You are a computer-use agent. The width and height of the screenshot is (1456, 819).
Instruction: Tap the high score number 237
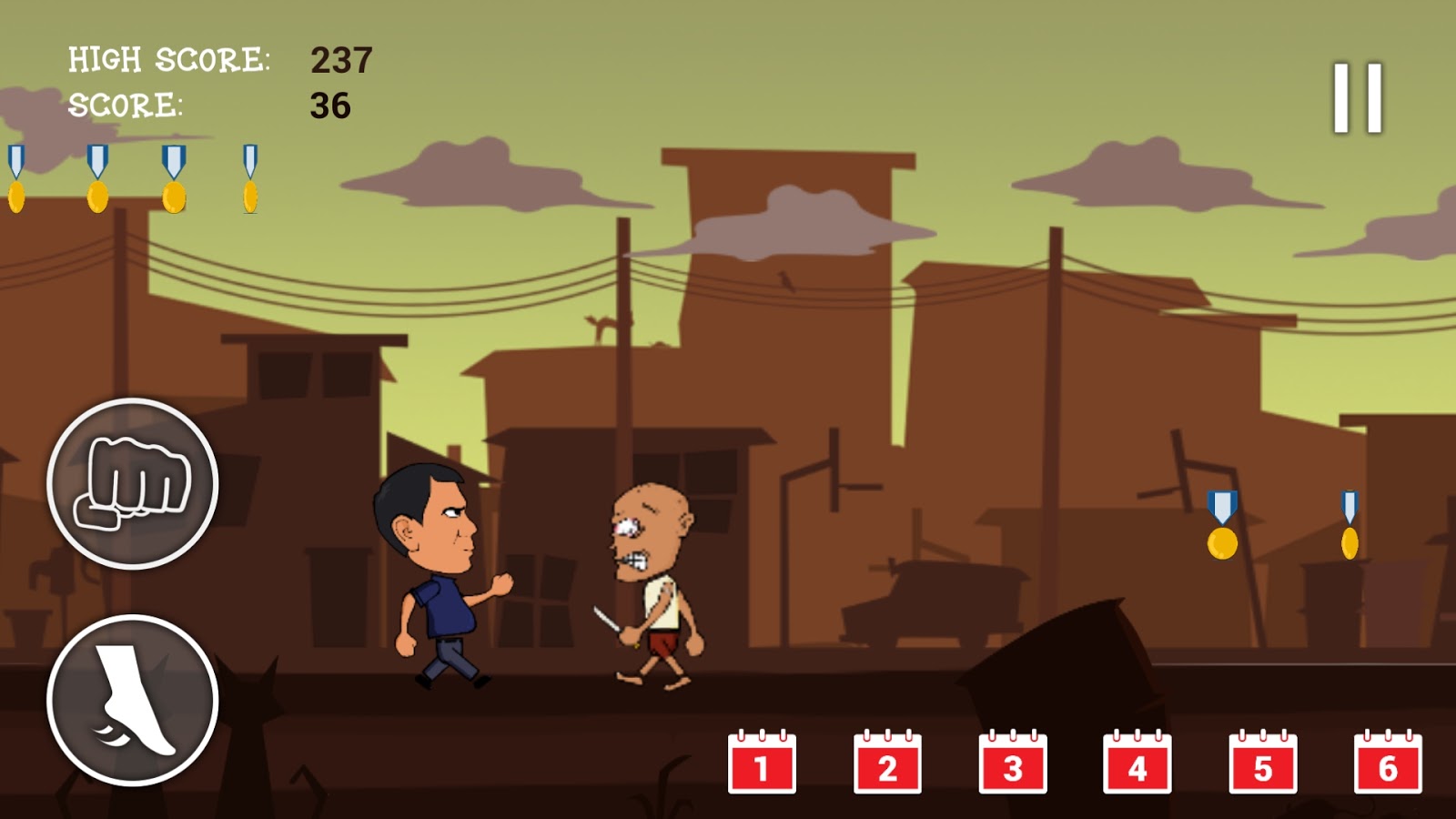click(x=341, y=60)
